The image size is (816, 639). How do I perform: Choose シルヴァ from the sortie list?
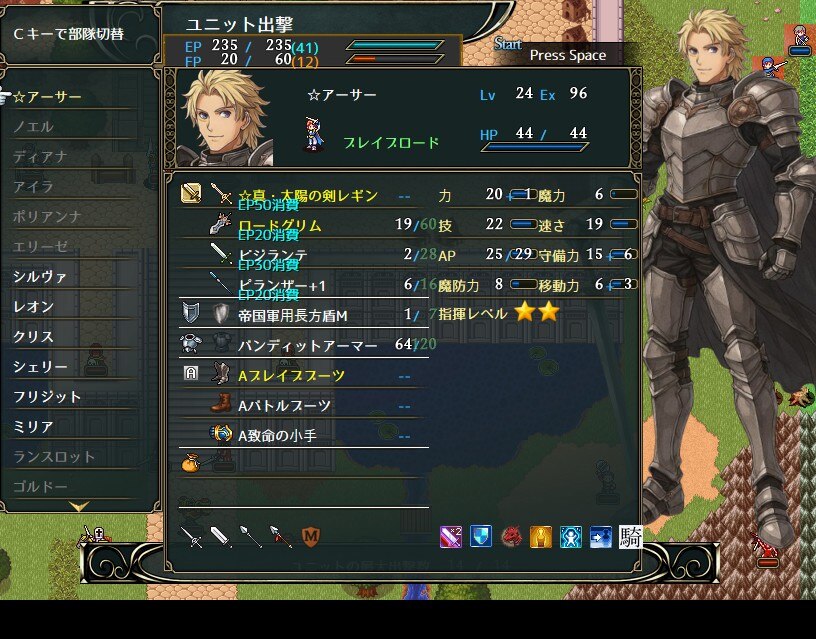(41, 277)
